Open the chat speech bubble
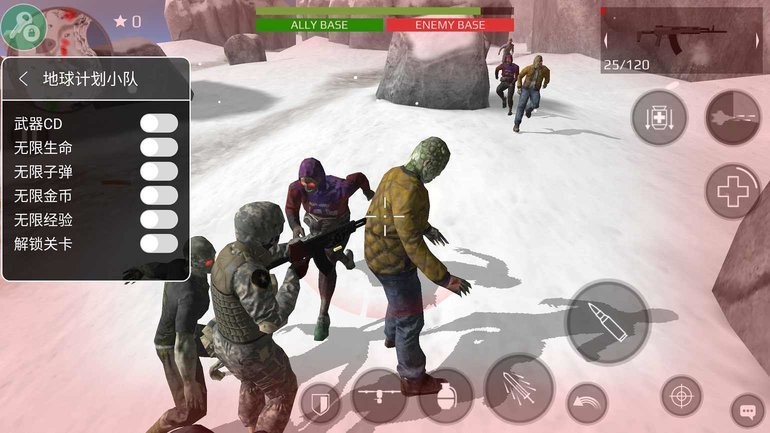 747,408
